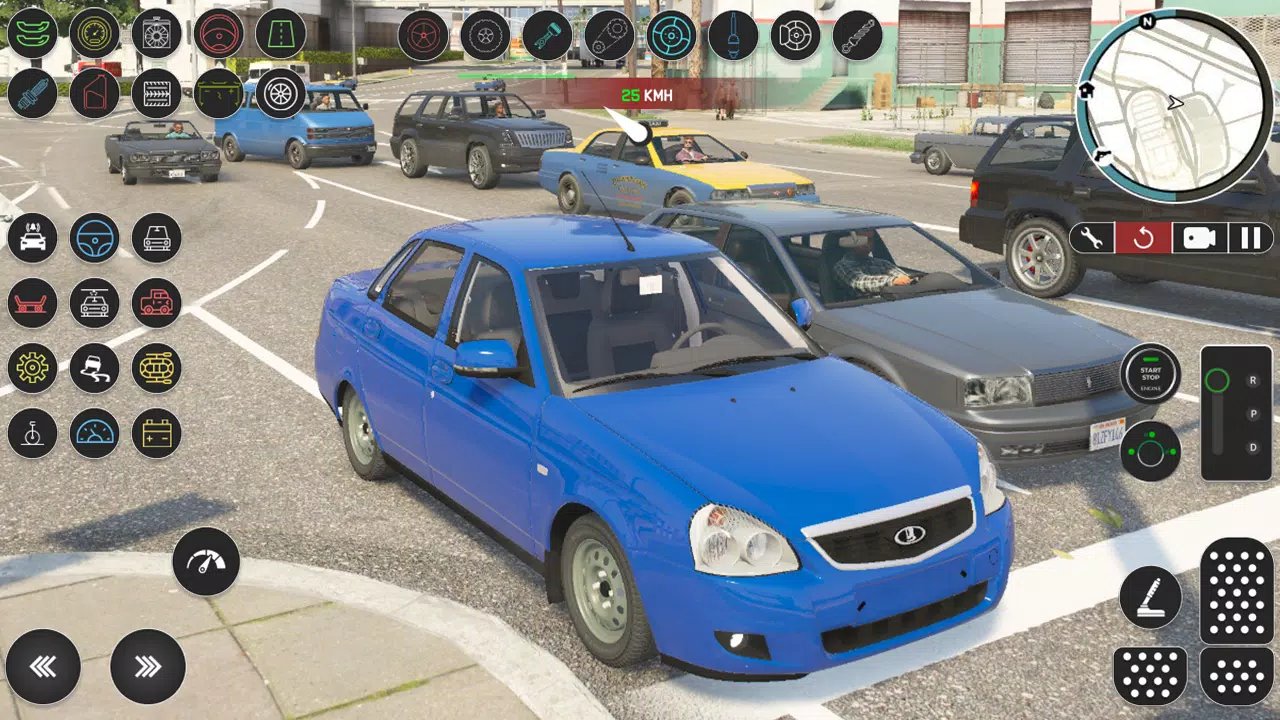The image size is (1280, 720).
Task: Open the wrench repair button
Action: [x=1093, y=238]
